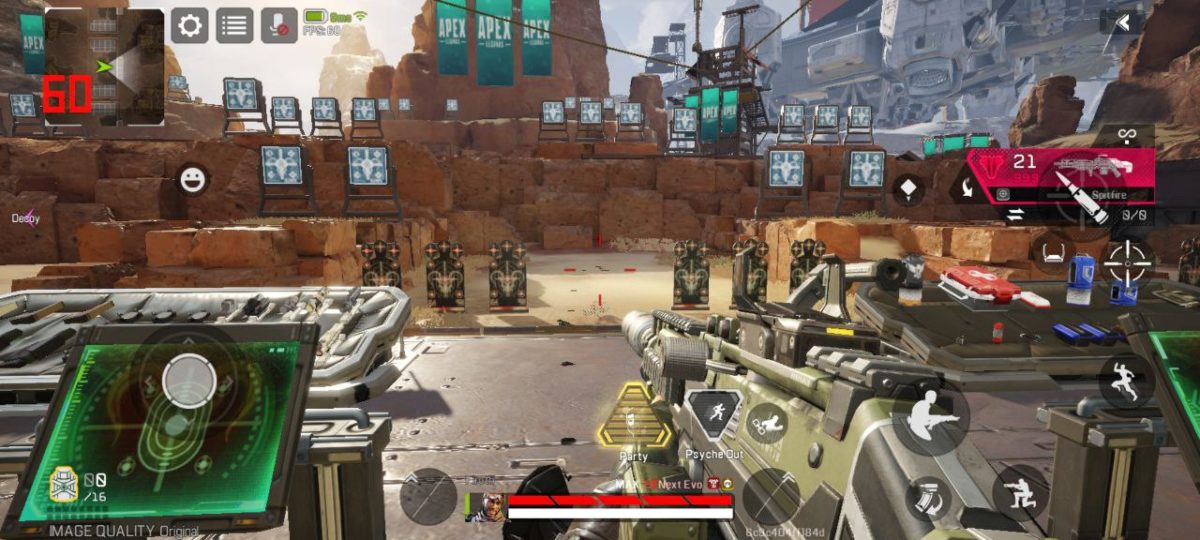
Task: Tap the curved ammo magazine button
Action: [929, 496]
